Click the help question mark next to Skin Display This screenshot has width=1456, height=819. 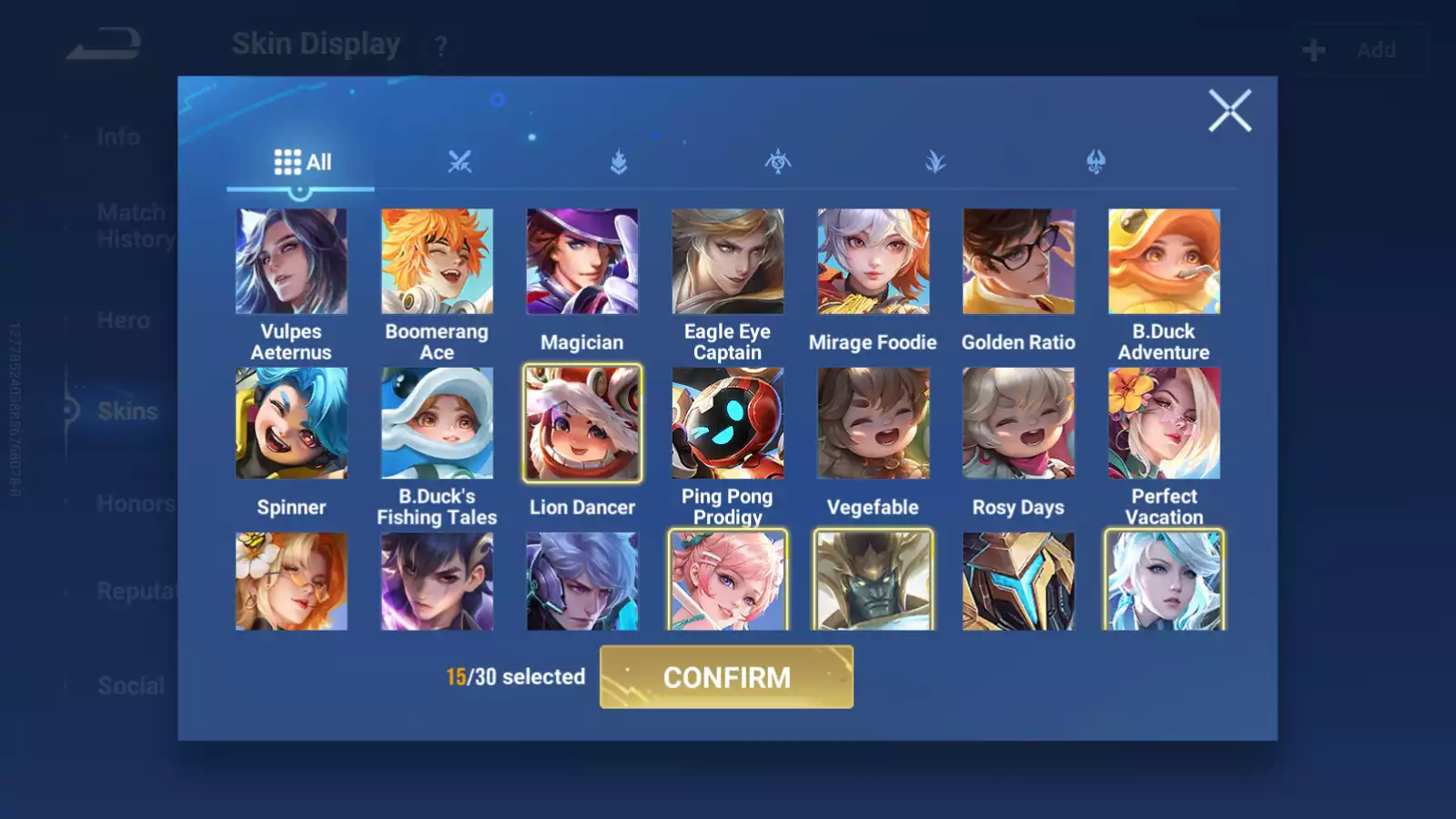pyautogui.click(x=440, y=45)
